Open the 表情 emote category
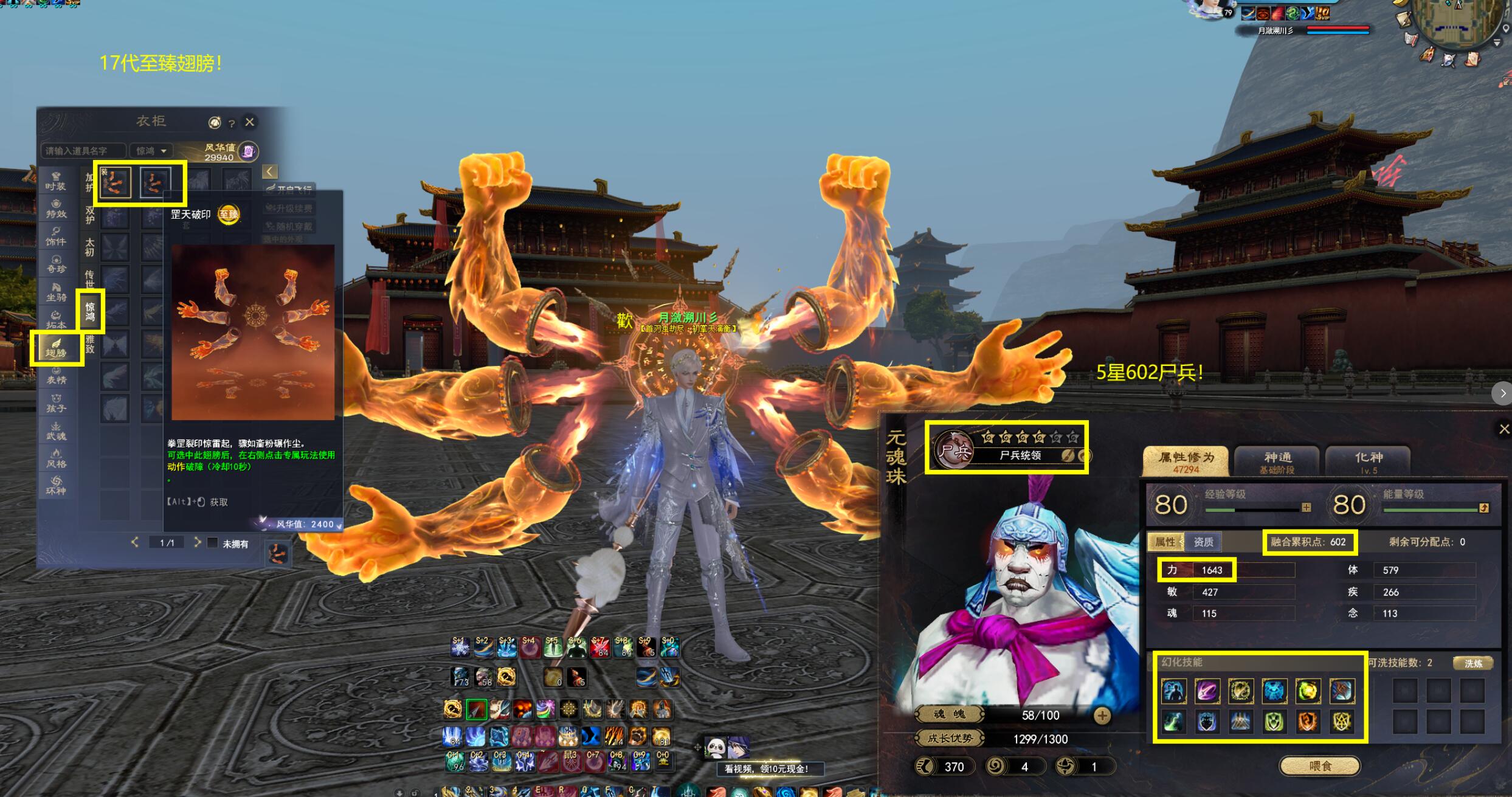The image size is (1512, 797). tap(56, 375)
